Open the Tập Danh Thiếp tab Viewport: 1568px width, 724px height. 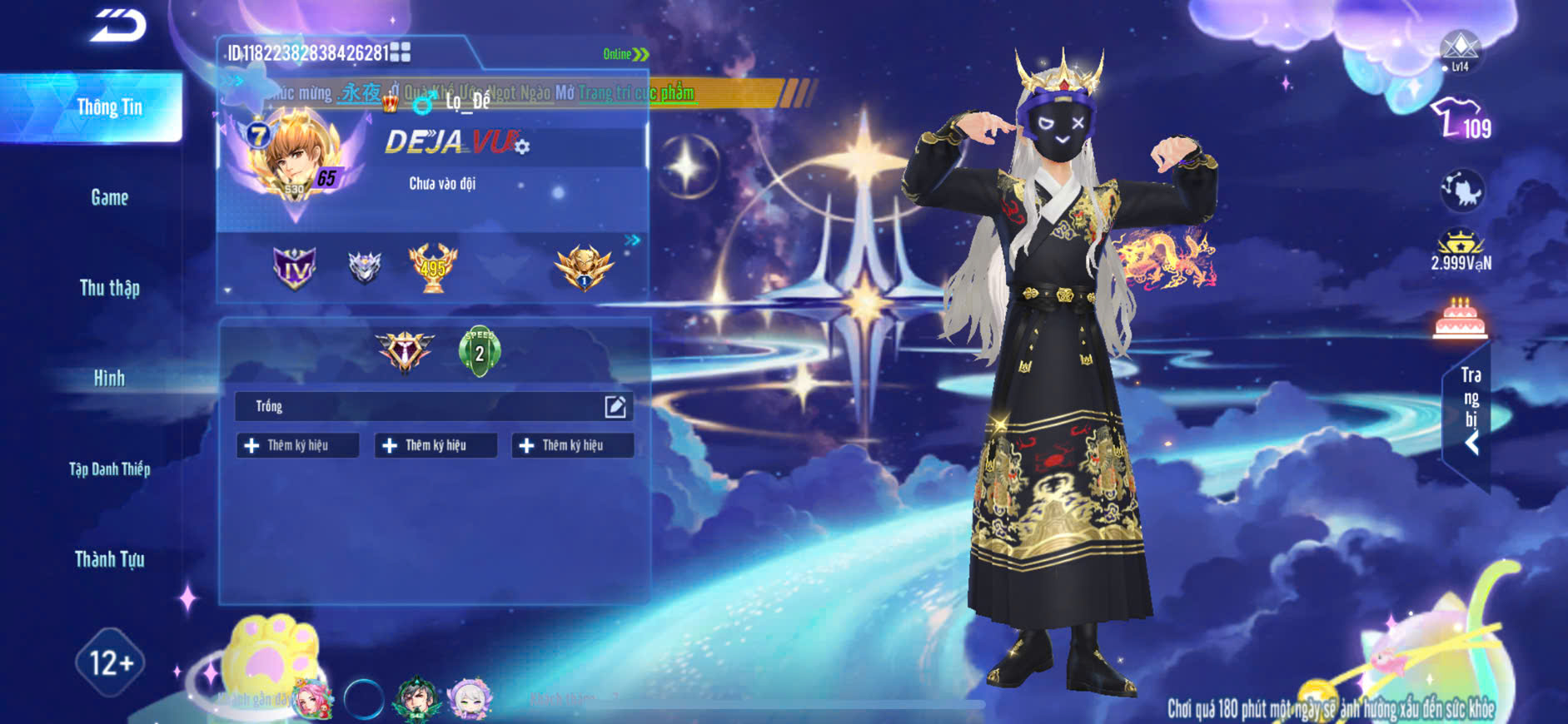tap(109, 469)
